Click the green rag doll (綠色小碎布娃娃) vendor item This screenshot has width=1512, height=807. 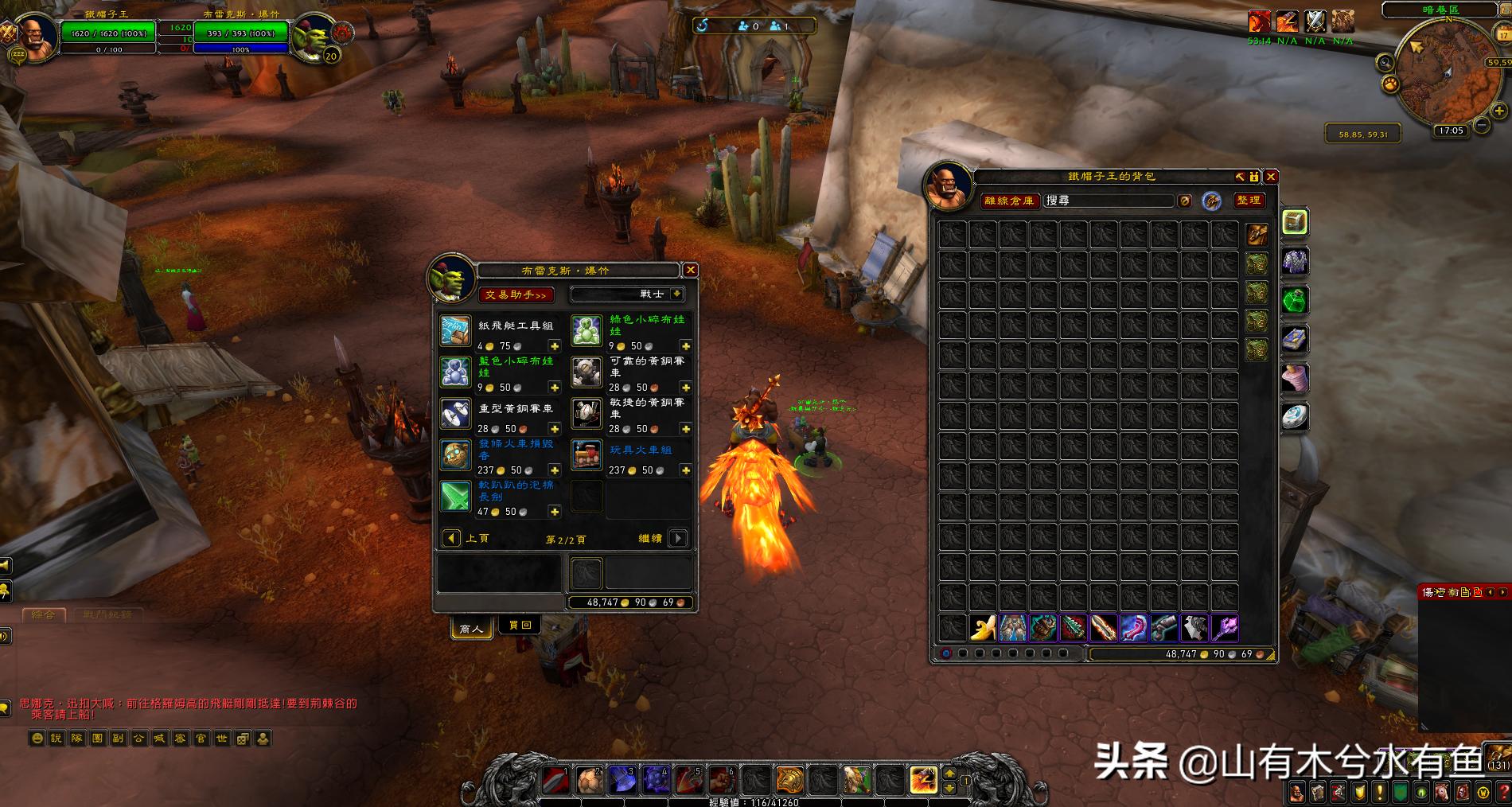(586, 329)
